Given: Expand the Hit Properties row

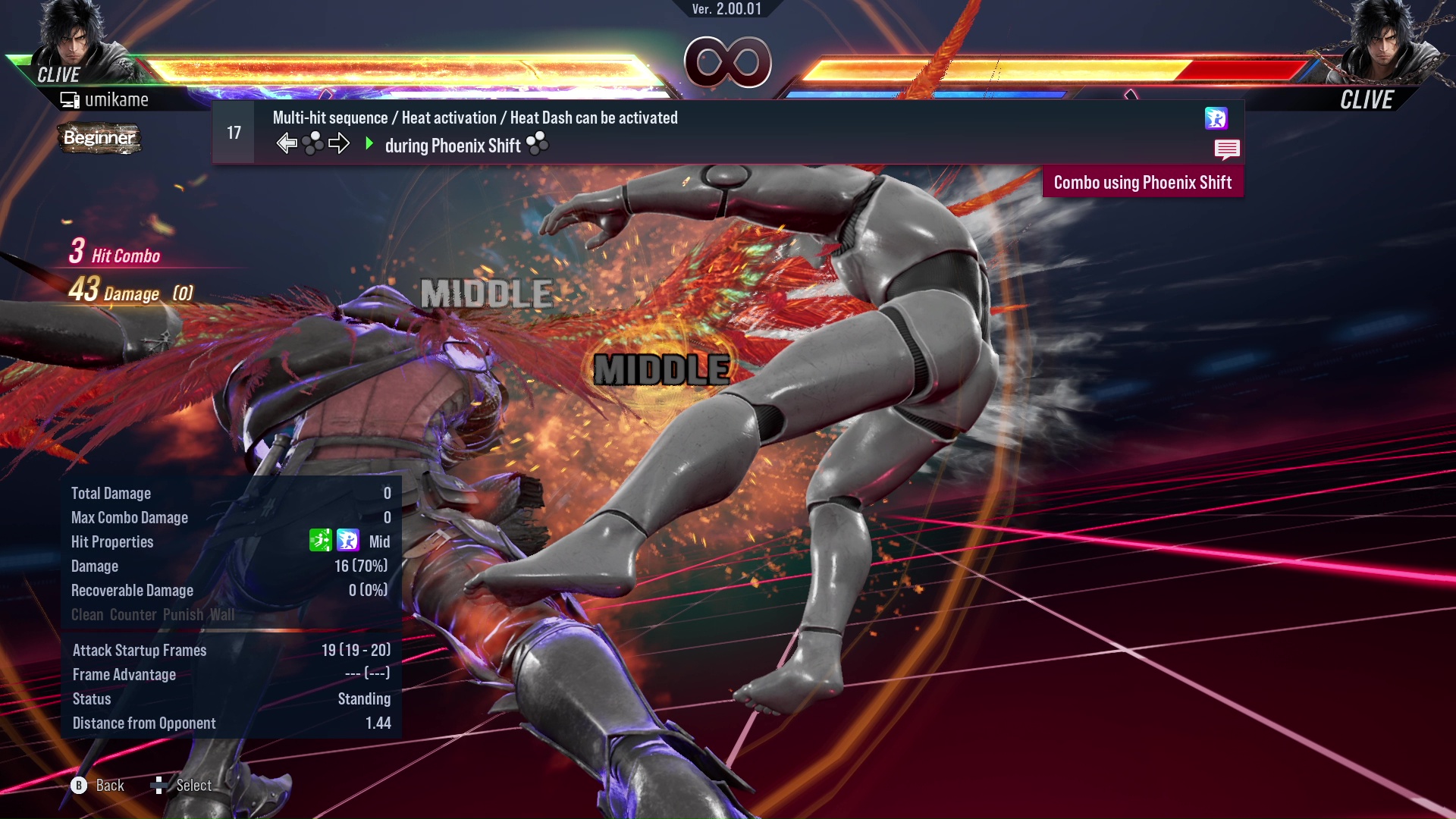Looking at the screenshot, I should (x=112, y=541).
